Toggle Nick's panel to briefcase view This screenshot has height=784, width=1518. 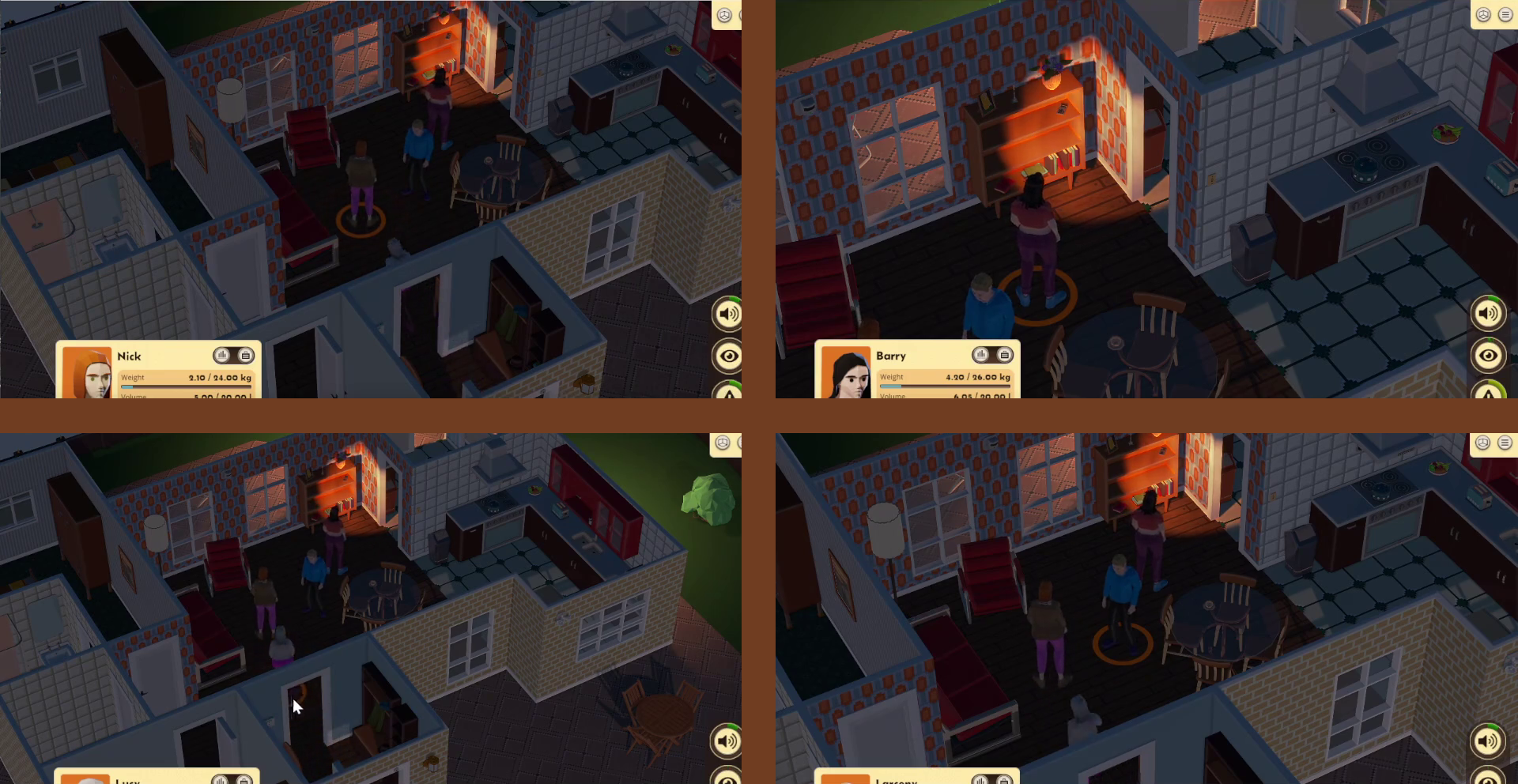246,355
